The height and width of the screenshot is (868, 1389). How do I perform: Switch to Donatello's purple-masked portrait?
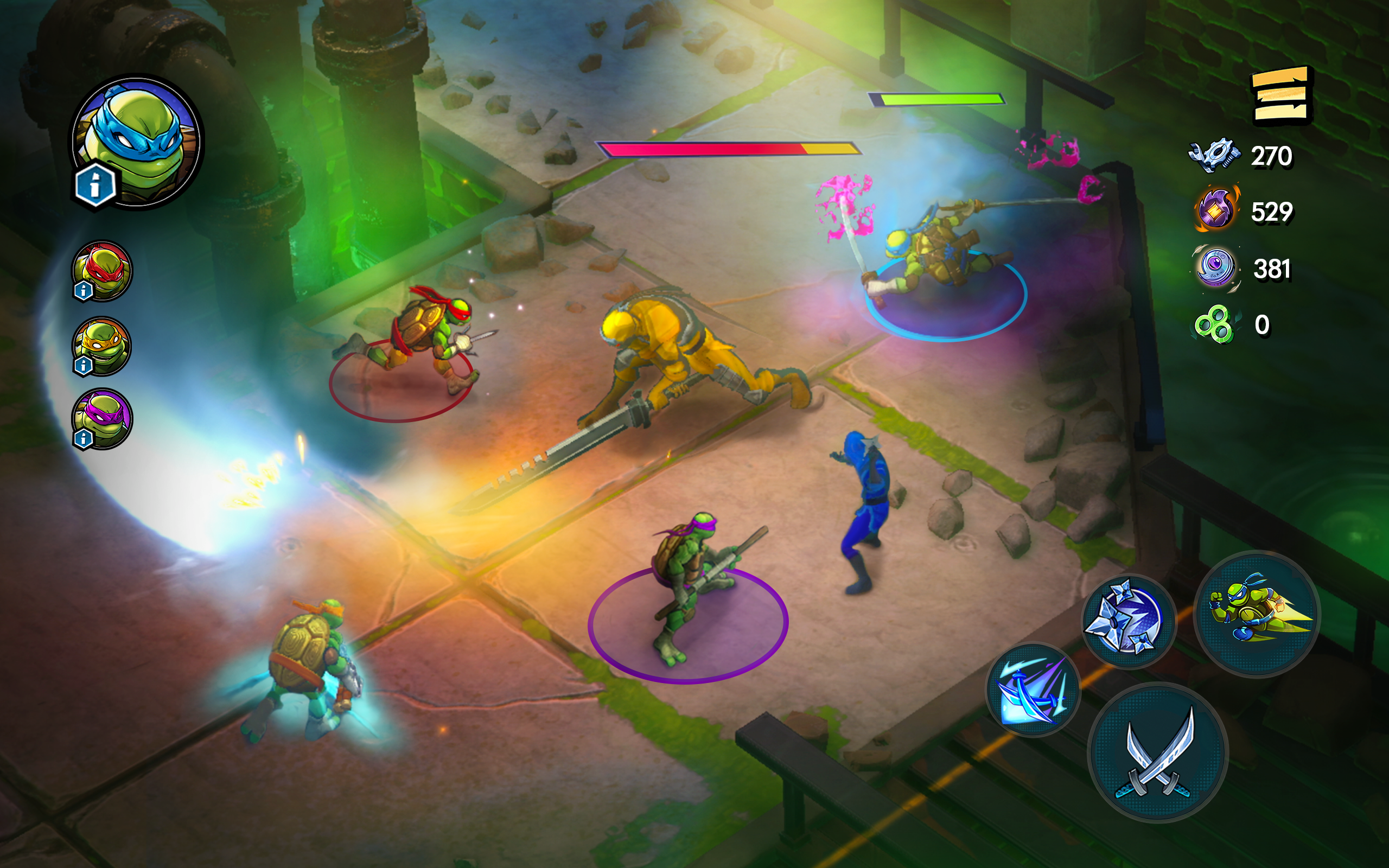pos(103,418)
